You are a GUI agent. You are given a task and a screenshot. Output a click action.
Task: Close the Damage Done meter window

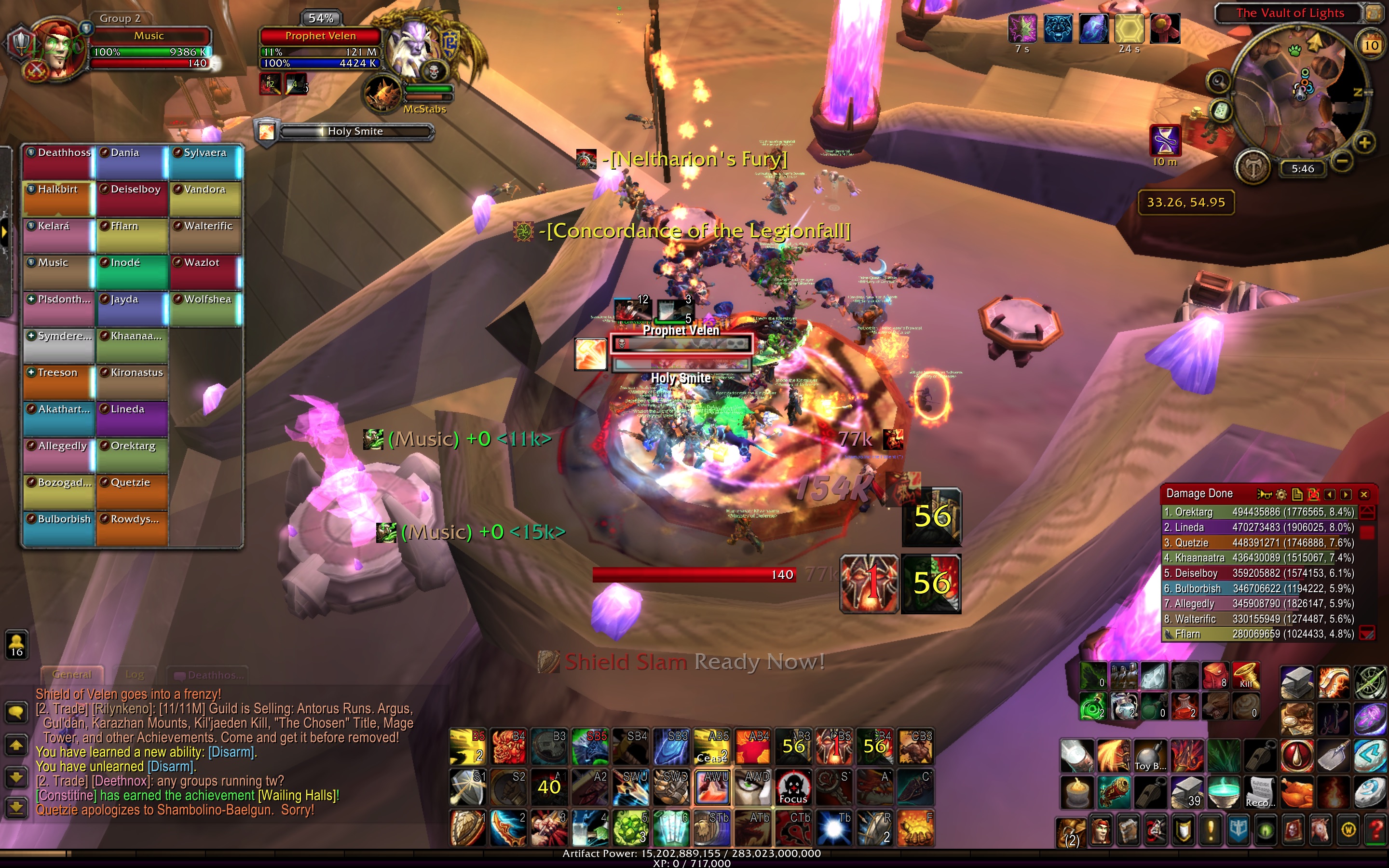(x=1364, y=494)
